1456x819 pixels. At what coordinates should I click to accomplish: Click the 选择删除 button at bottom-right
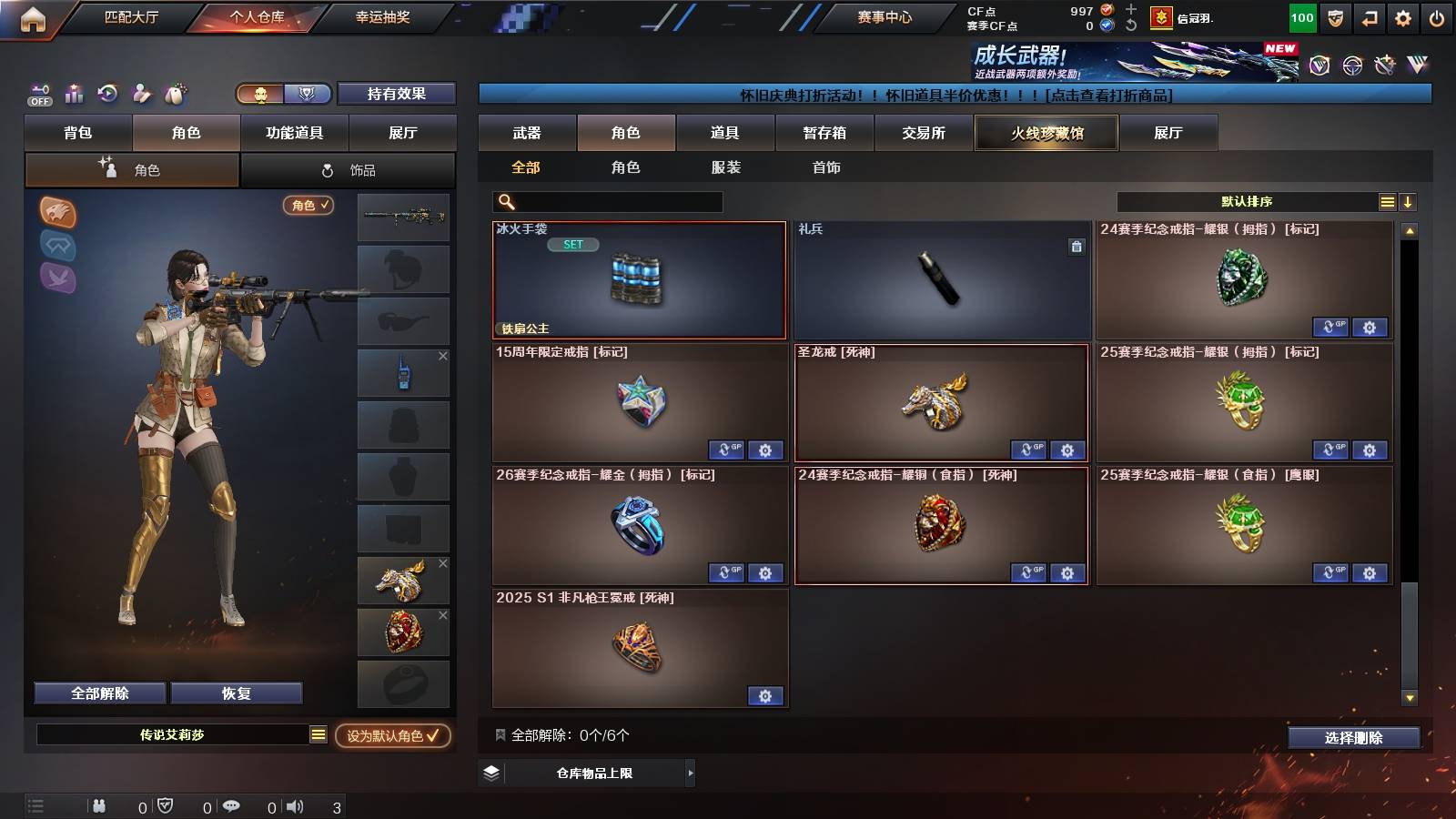pos(1353,738)
